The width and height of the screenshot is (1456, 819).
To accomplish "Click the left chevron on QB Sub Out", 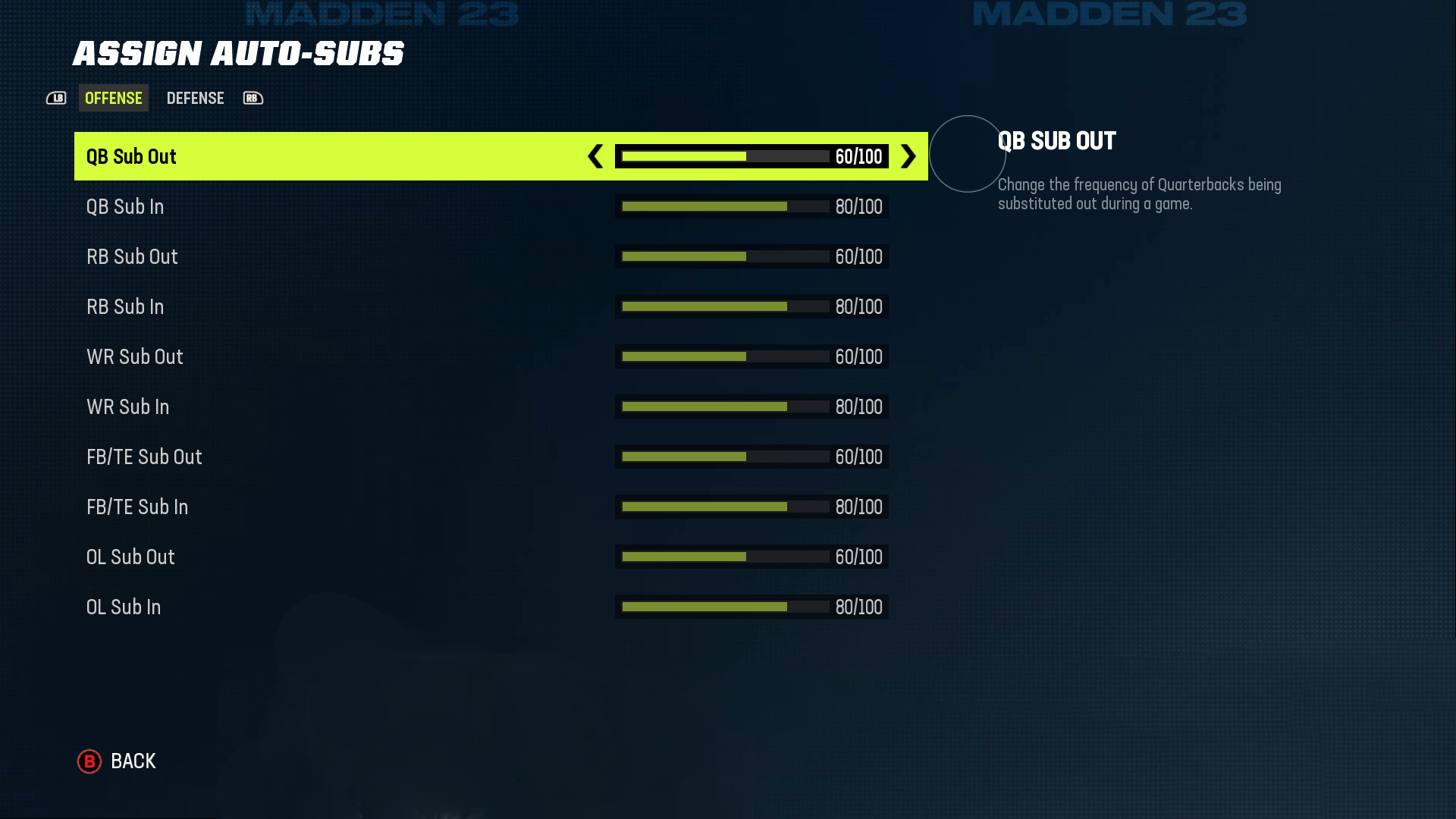I will 597,157.
